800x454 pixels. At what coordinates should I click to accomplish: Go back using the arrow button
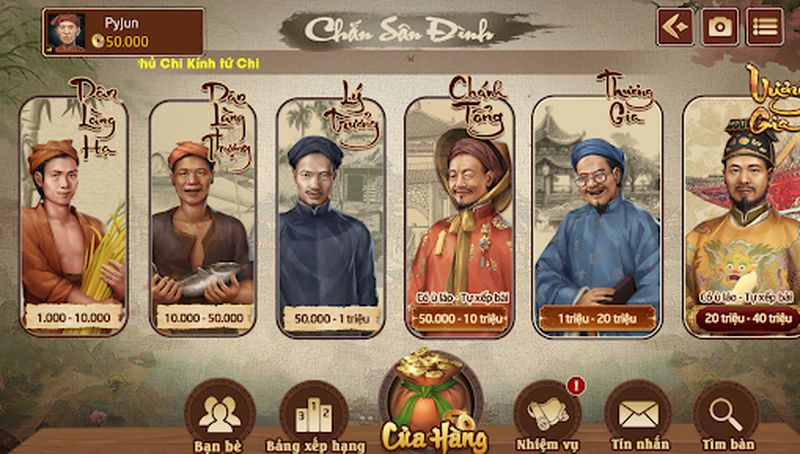tap(675, 26)
